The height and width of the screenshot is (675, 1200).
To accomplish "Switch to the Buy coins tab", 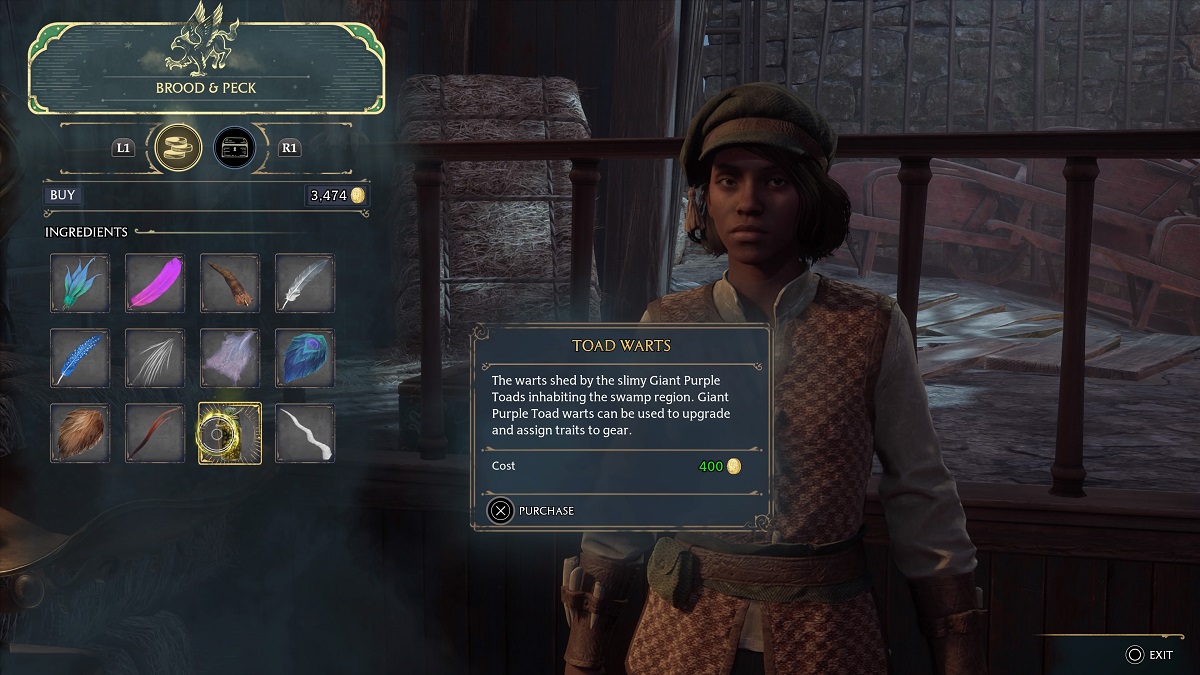I will coord(180,148).
